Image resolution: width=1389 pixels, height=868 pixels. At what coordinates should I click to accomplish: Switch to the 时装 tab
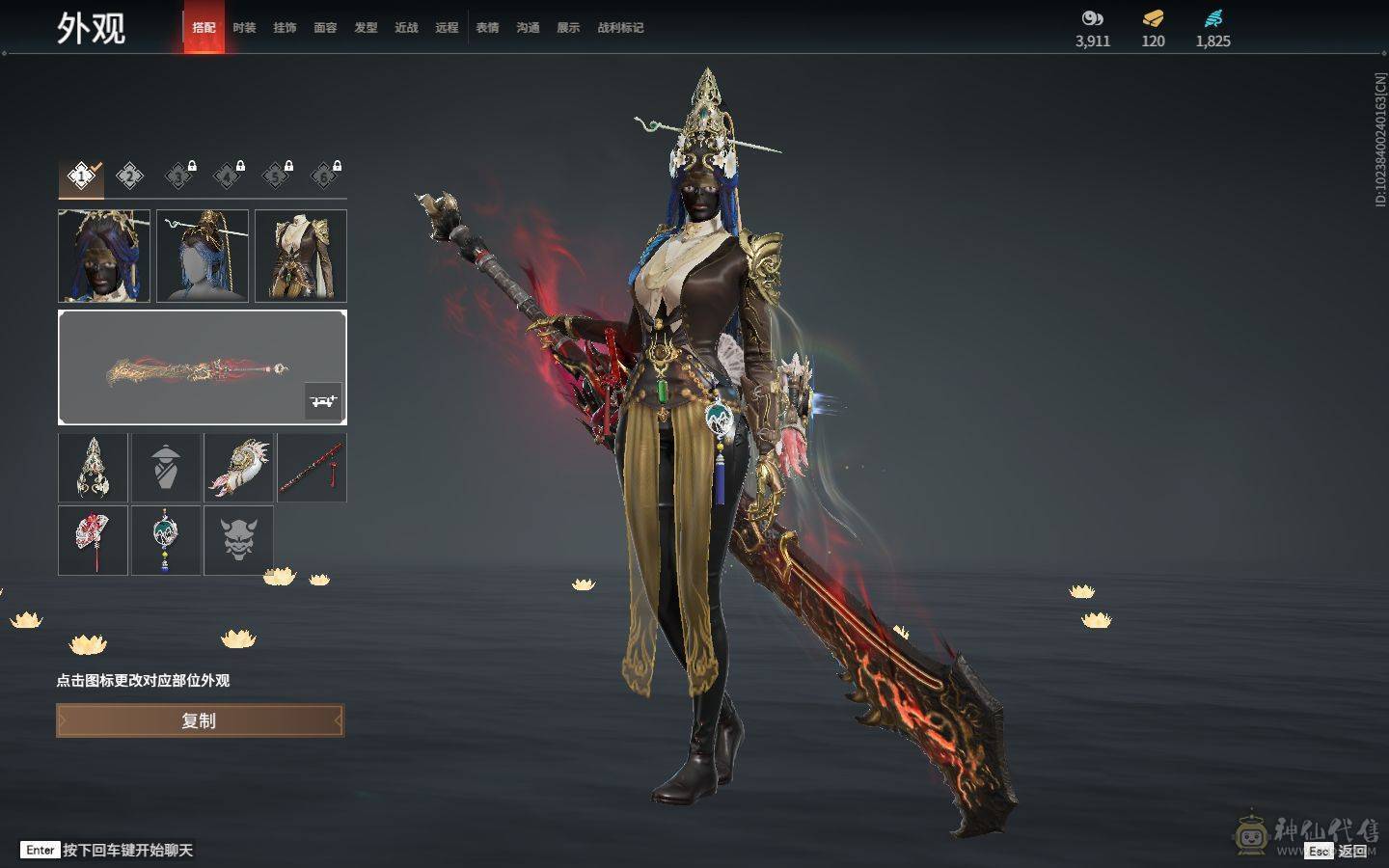(x=244, y=28)
